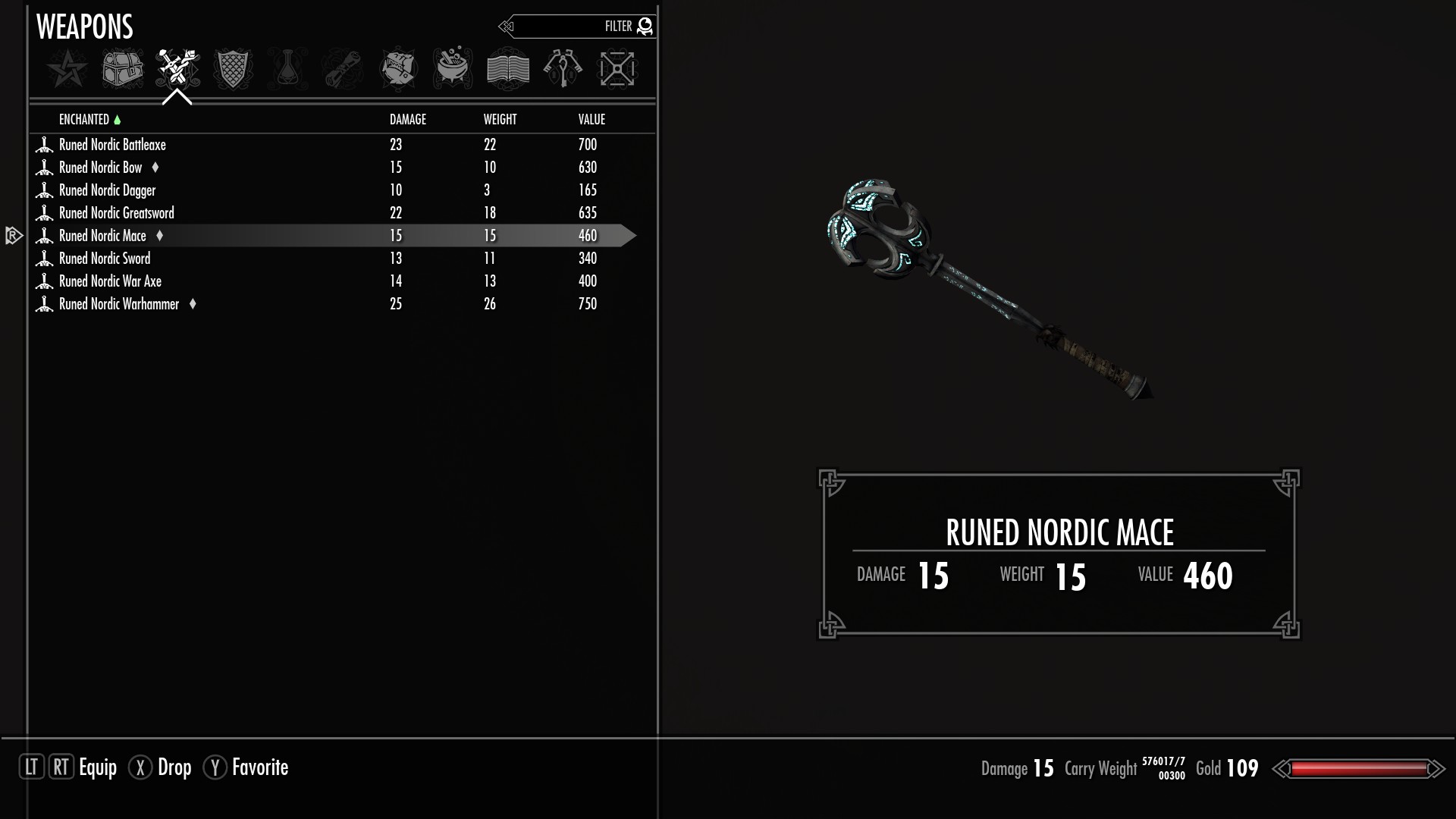
Task: Switch to the armor shield category
Action: pyautogui.click(x=232, y=69)
